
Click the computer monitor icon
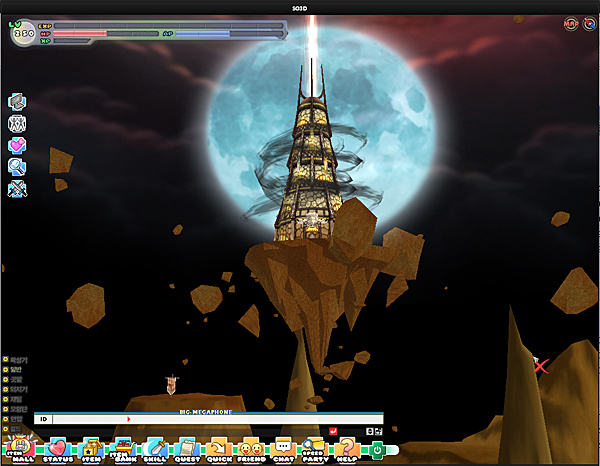coord(17,101)
